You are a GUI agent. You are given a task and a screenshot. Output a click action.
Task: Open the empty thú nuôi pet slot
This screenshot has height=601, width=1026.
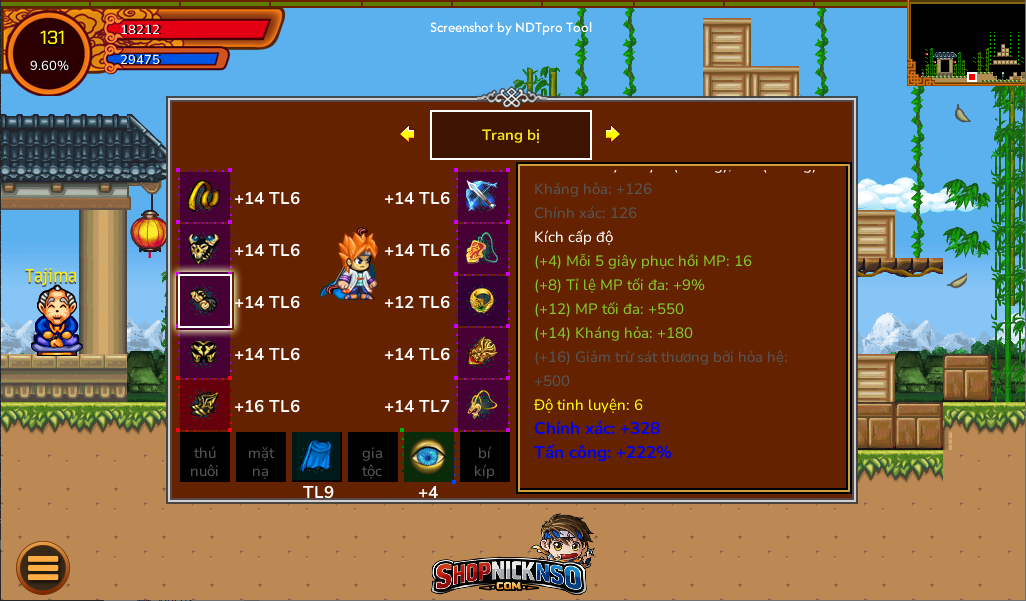coord(205,457)
